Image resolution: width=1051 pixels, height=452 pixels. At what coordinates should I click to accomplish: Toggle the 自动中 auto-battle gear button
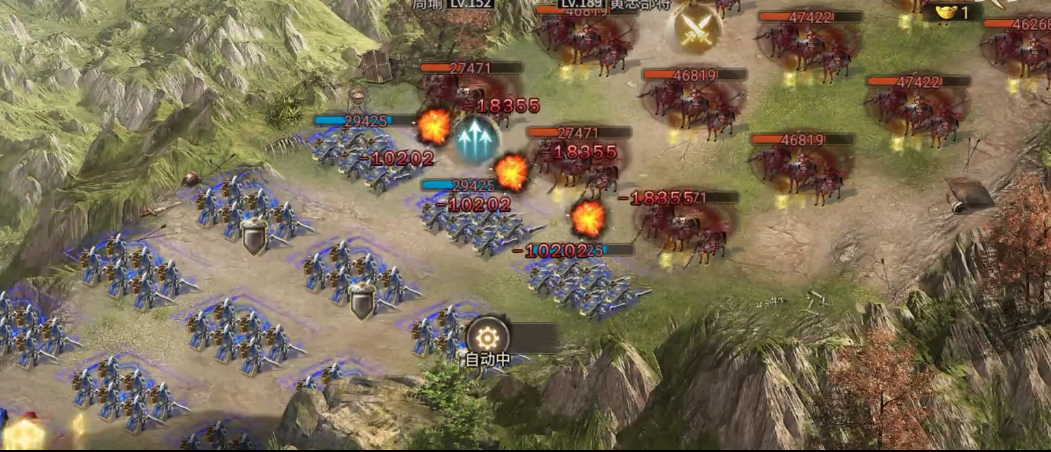488,337
